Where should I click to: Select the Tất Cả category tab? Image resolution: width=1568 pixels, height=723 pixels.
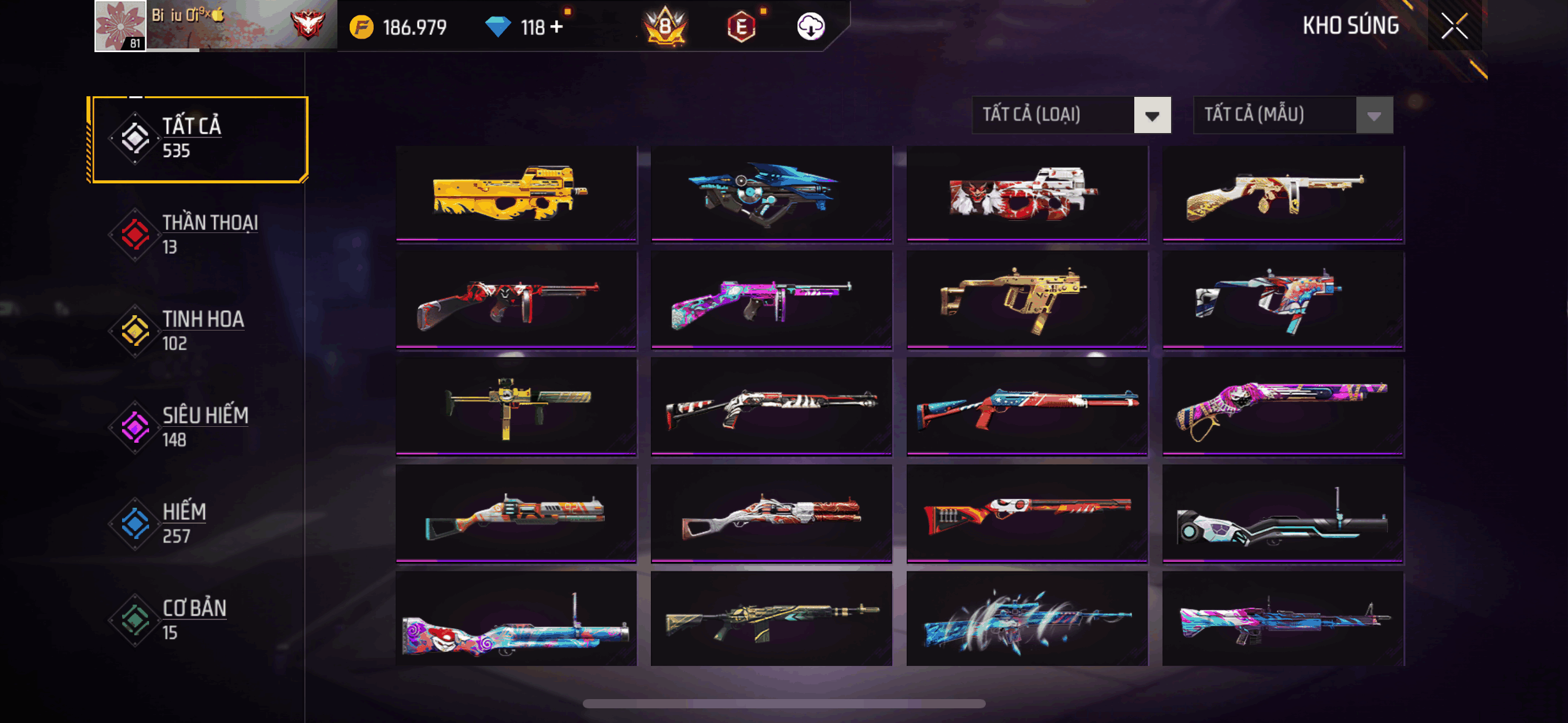[x=198, y=139]
